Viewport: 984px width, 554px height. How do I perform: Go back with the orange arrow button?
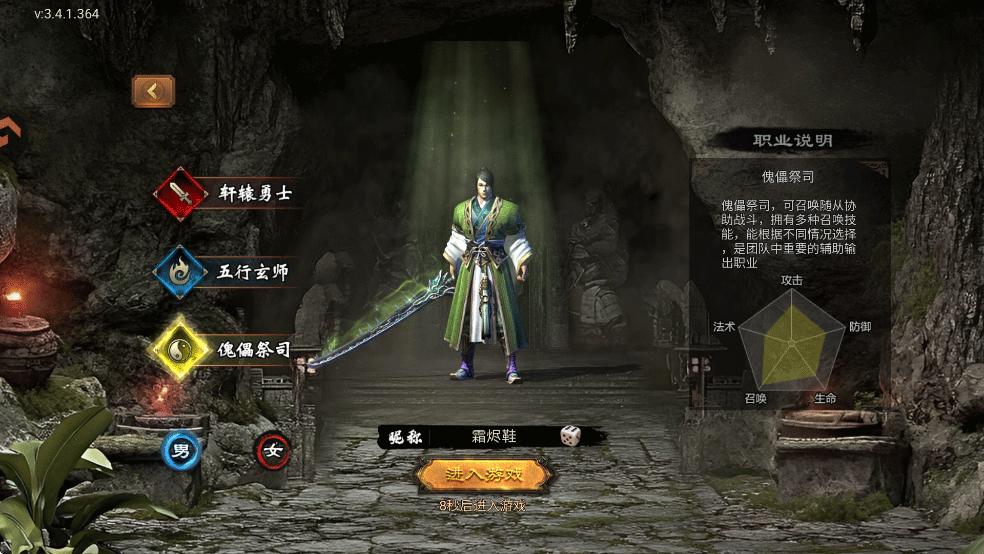point(153,91)
